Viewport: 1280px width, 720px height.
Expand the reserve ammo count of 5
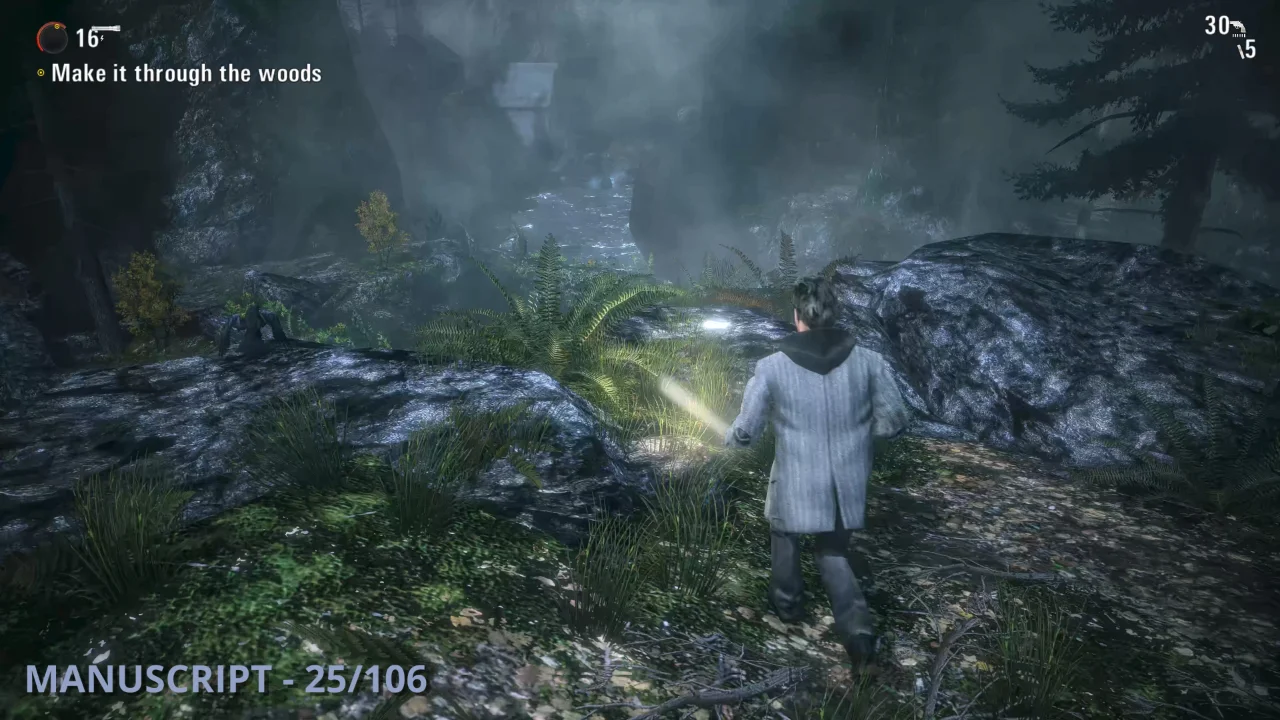point(1250,49)
